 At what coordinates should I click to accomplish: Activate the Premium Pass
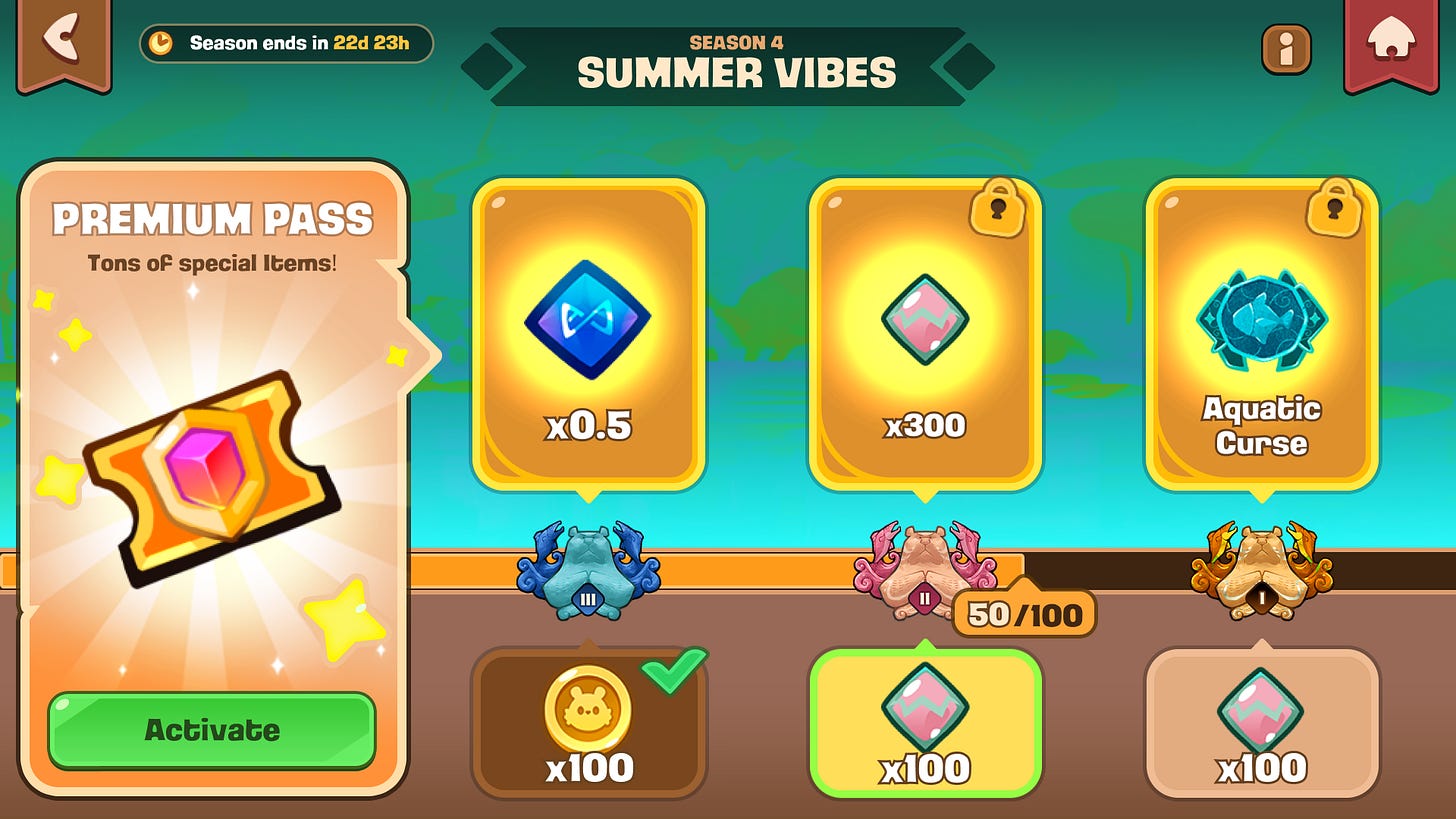210,729
